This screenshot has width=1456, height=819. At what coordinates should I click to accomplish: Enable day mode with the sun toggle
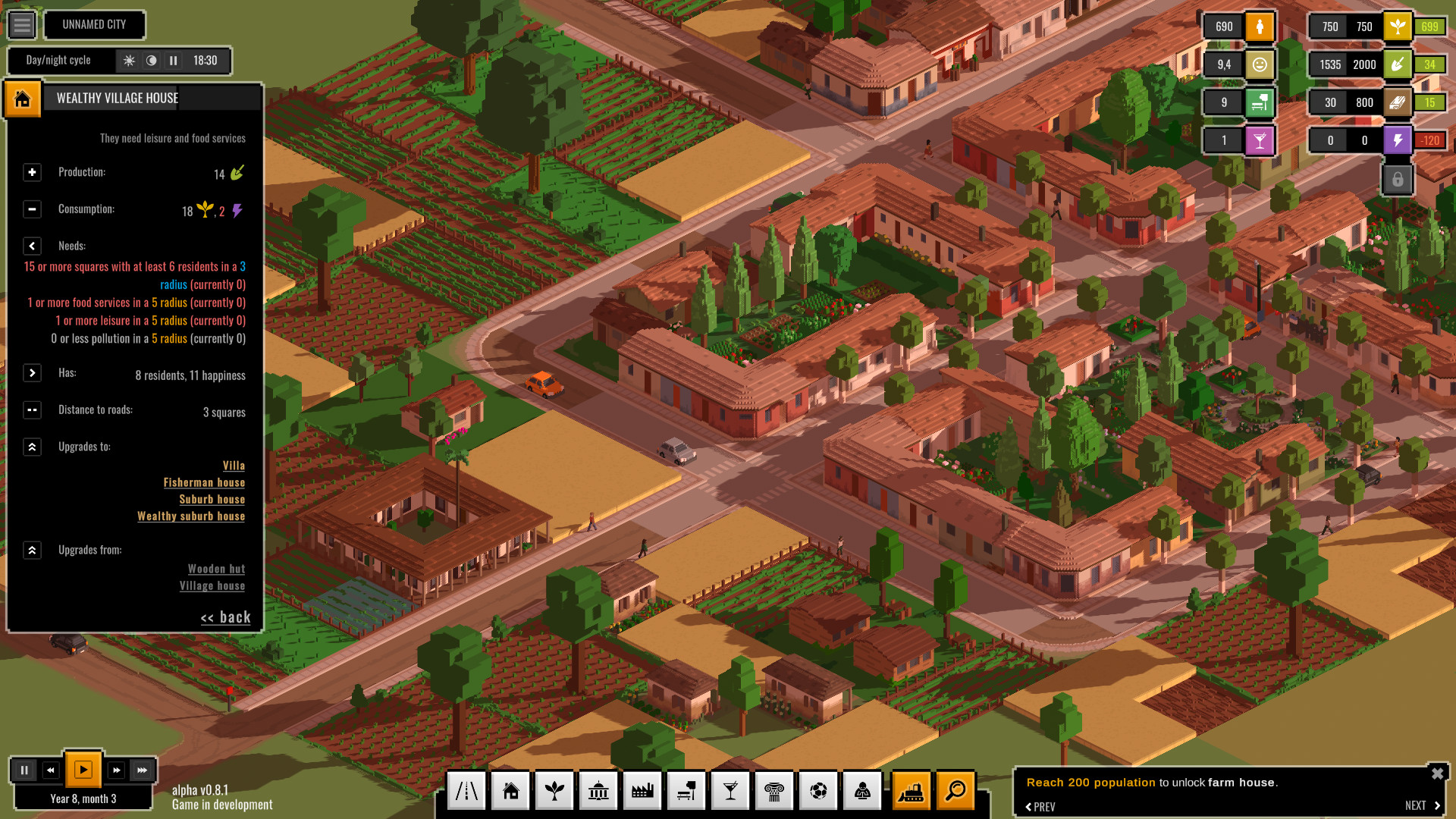click(x=130, y=61)
